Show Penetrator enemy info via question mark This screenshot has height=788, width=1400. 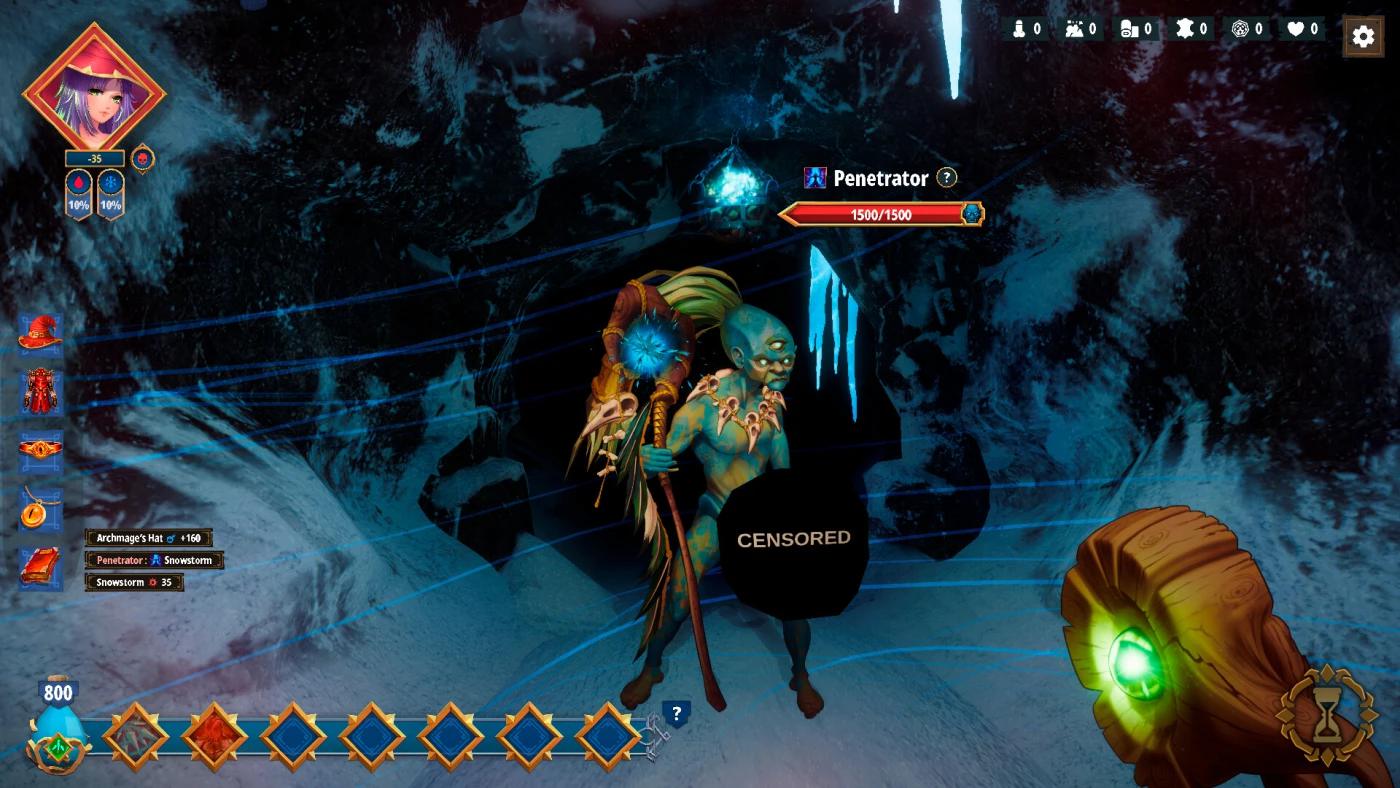click(x=946, y=178)
